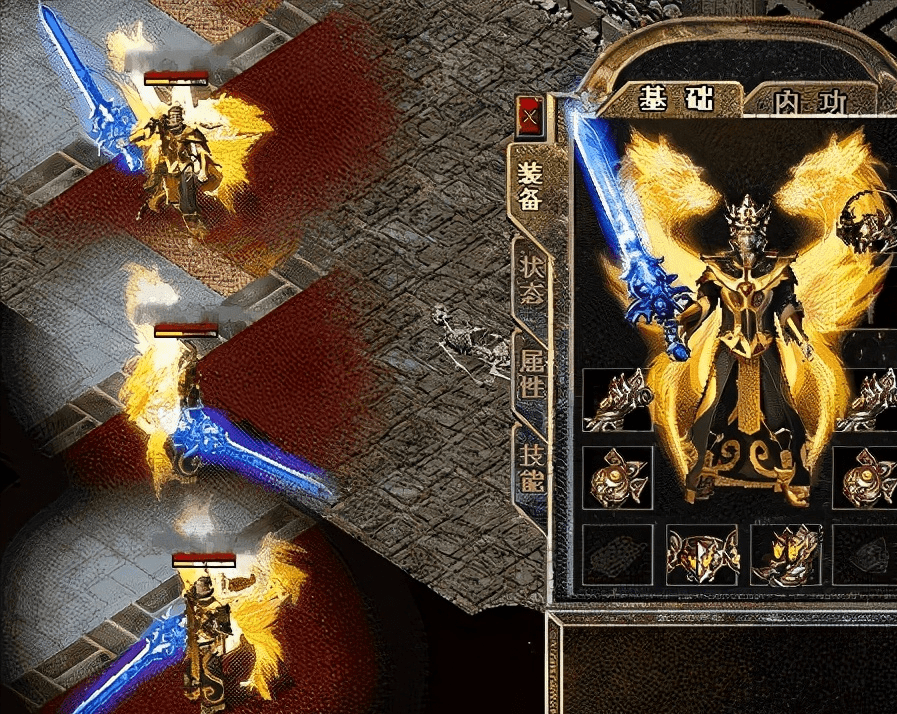This screenshot has height=714, width=897.
Task: Show the 状态 side tab
Action: [x=531, y=279]
